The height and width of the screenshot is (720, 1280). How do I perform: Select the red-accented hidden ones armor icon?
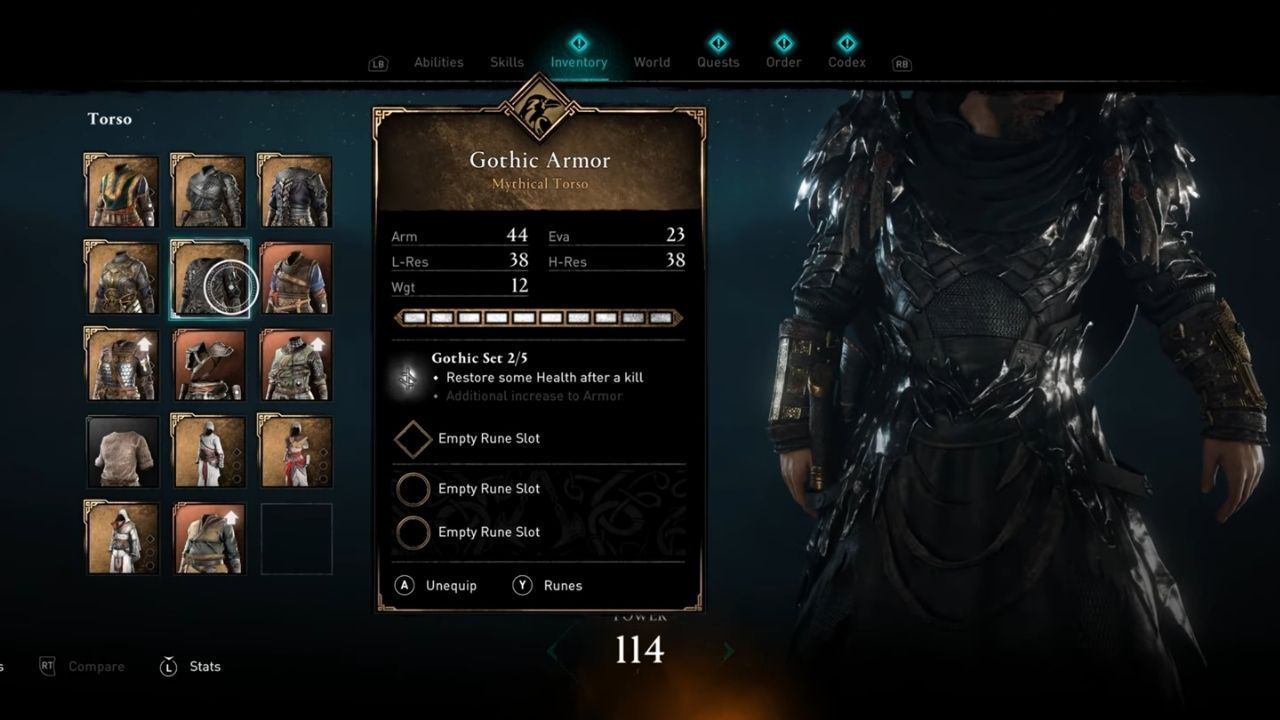point(295,451)
